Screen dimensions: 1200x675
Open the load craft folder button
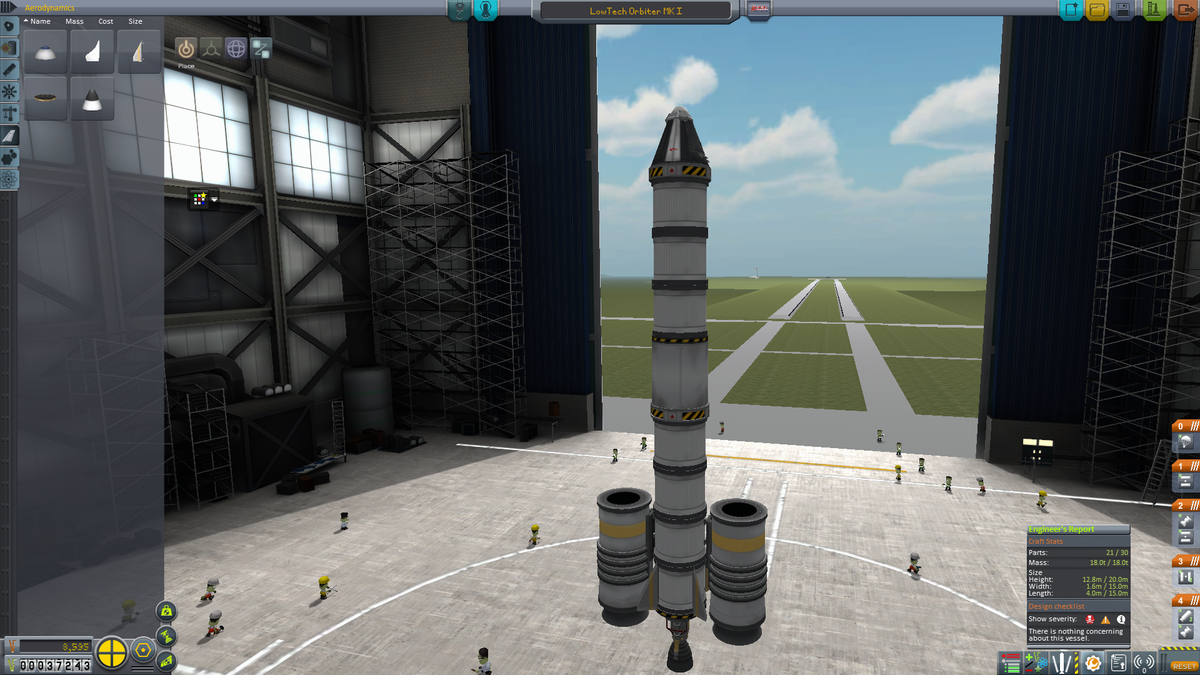pyautogui.click(x=1097, y=10)
